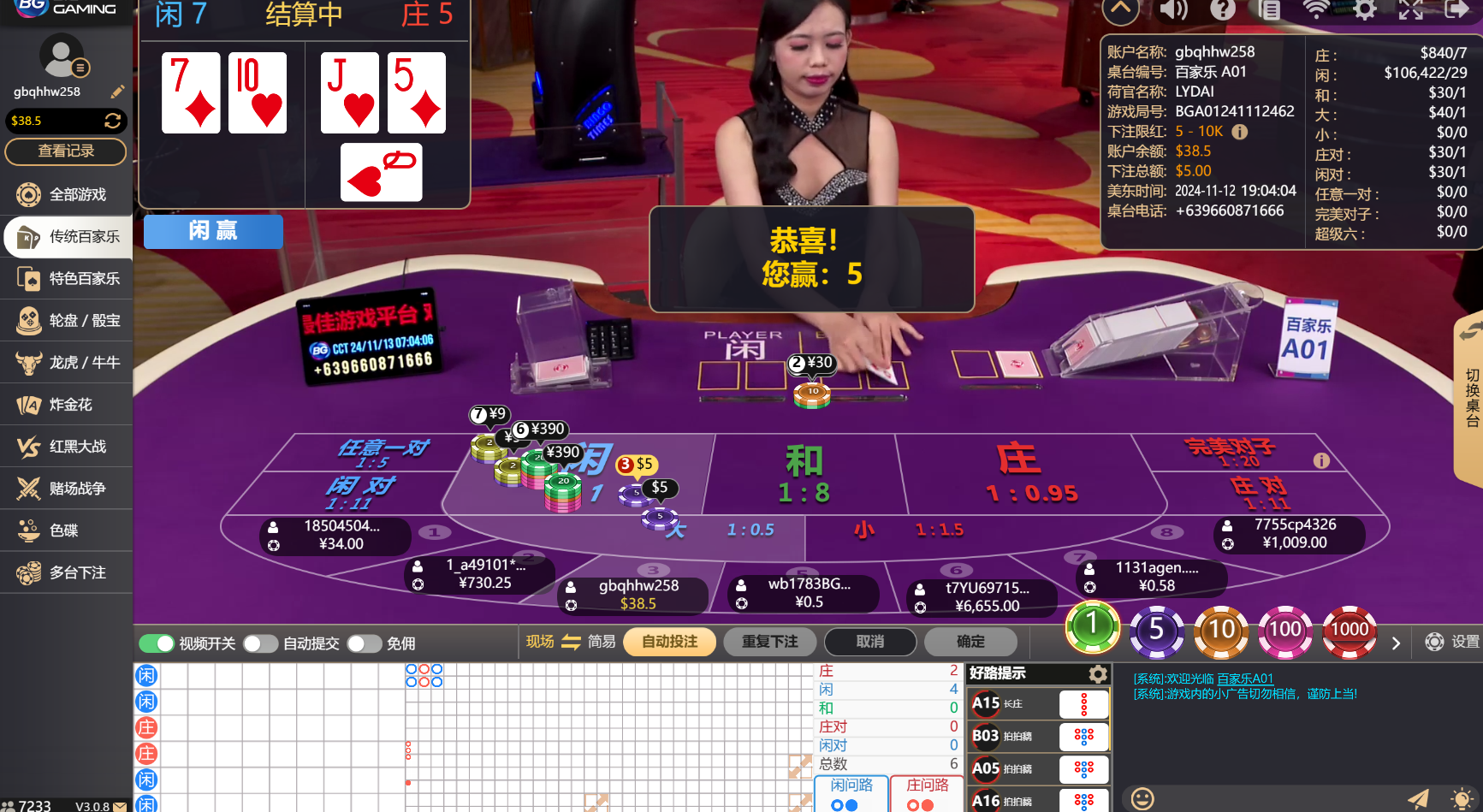This screenshot has height=812, width=1483.
Task: Expand more chip options with right arrow
Action: tap(1396, 643)
